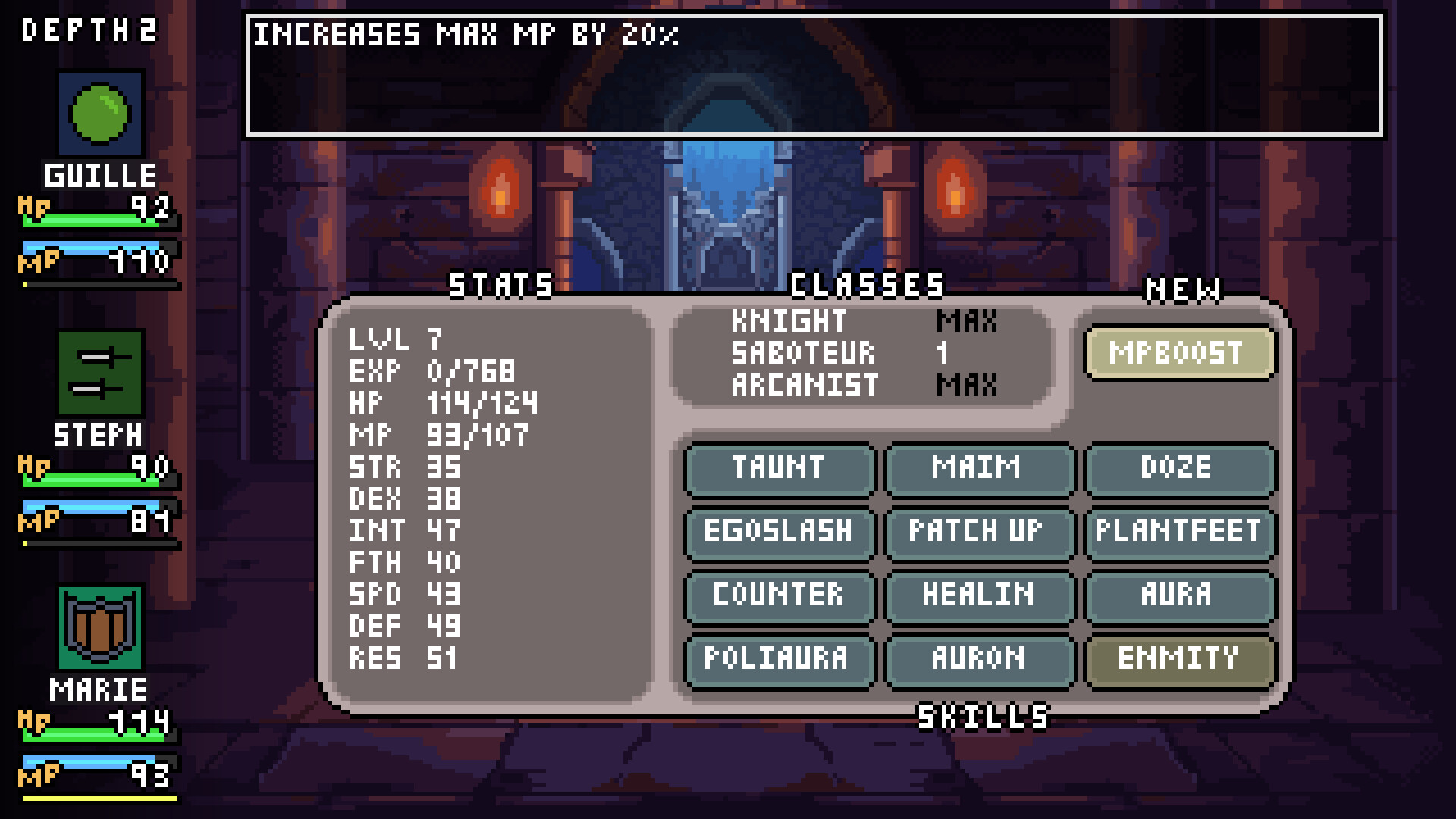
Task: Select the HEALIN skill button
Action: pyautogui.click(x=978, y=597)
